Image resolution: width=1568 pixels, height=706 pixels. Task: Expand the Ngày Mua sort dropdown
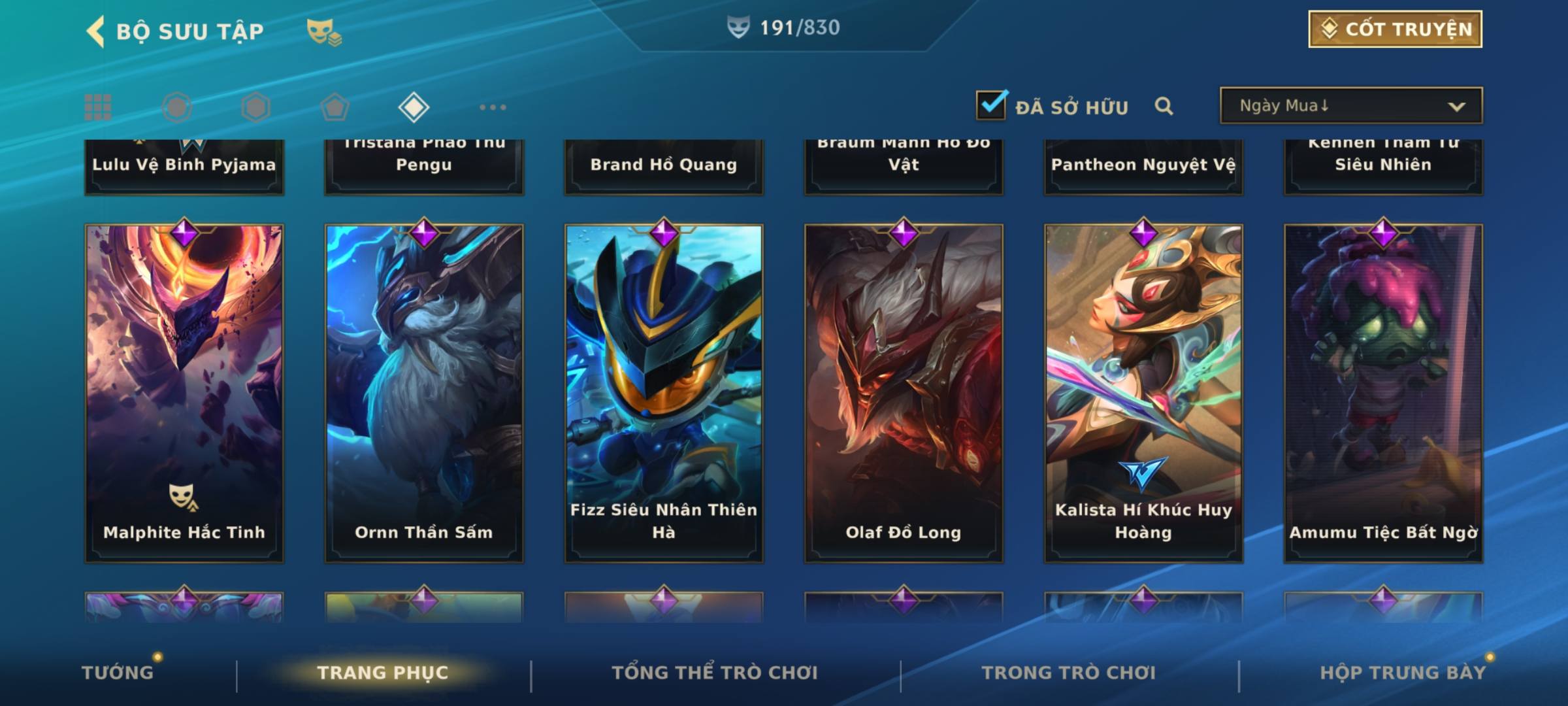[1350, 106]
